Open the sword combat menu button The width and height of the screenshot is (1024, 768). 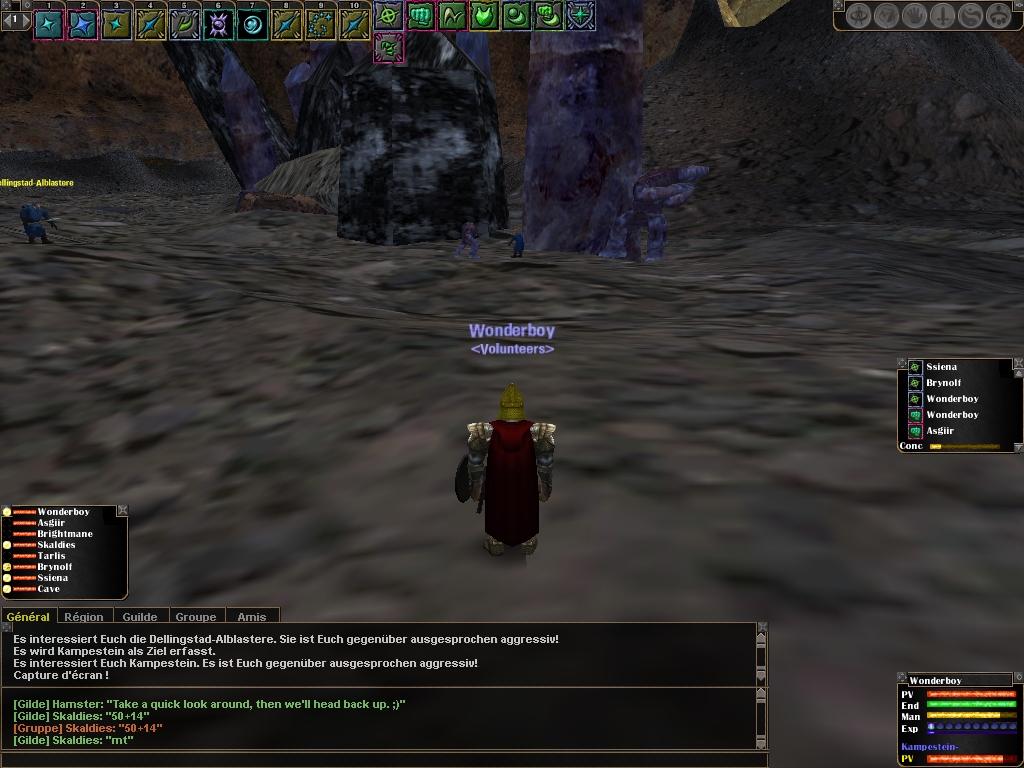pos(942,16)
